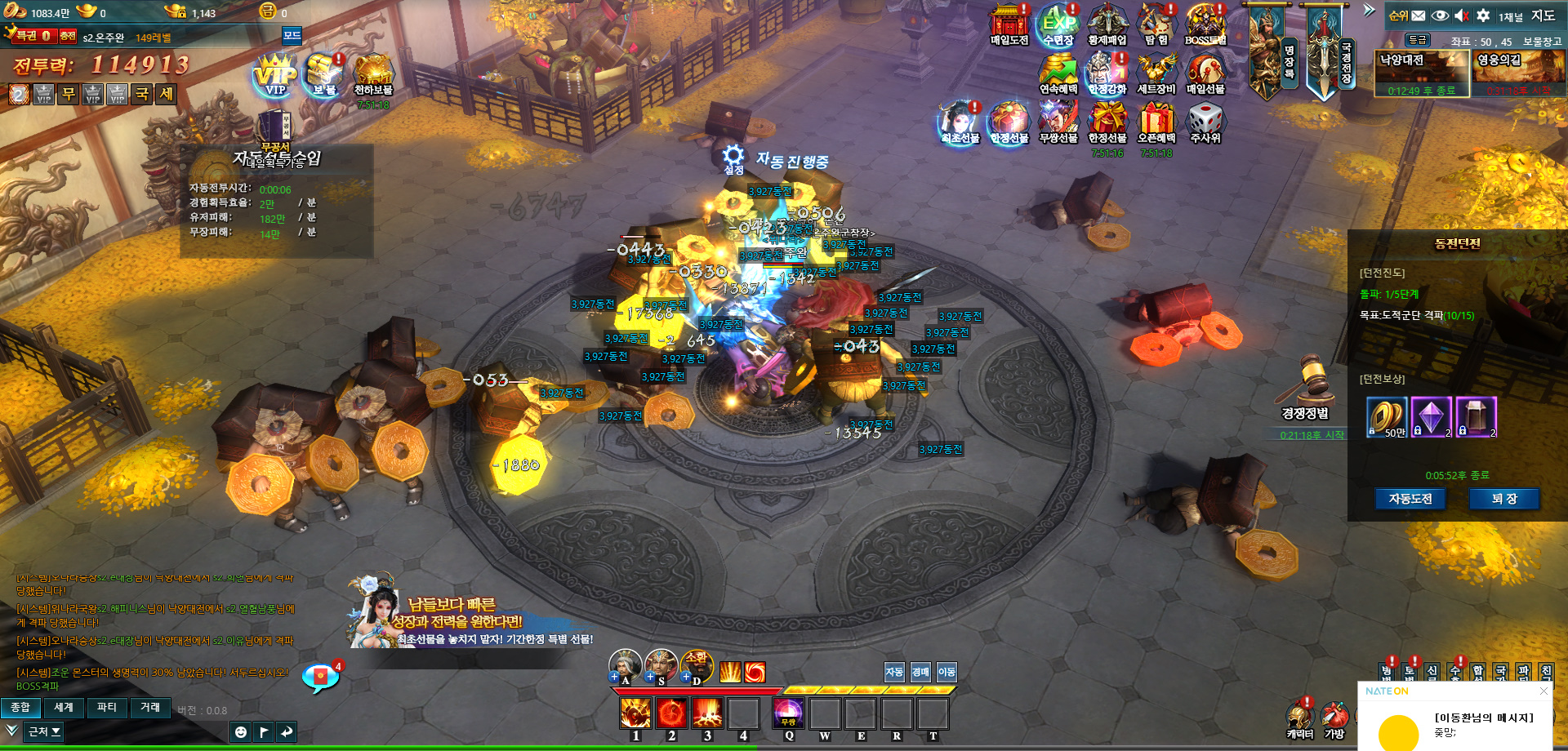Select the 낙양대전 event thumbnail
Image resolution: width=1568 pixels, height=751 pixels.
point(1422,73)
